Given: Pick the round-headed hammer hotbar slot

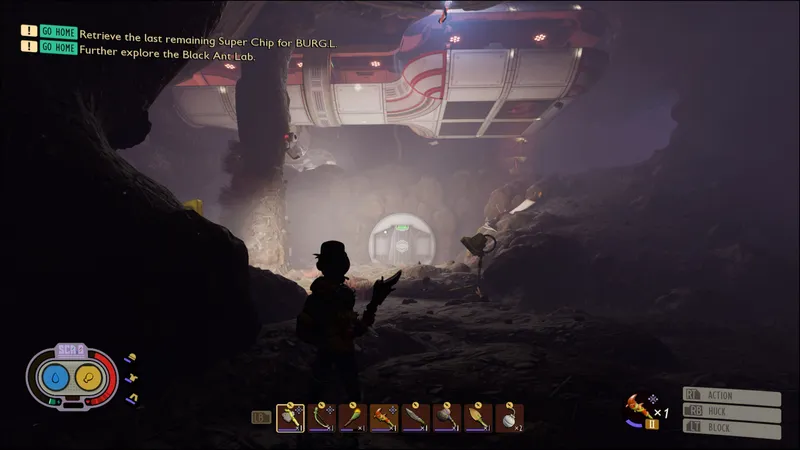Looking at the screenshot, I should coord(447,418).
